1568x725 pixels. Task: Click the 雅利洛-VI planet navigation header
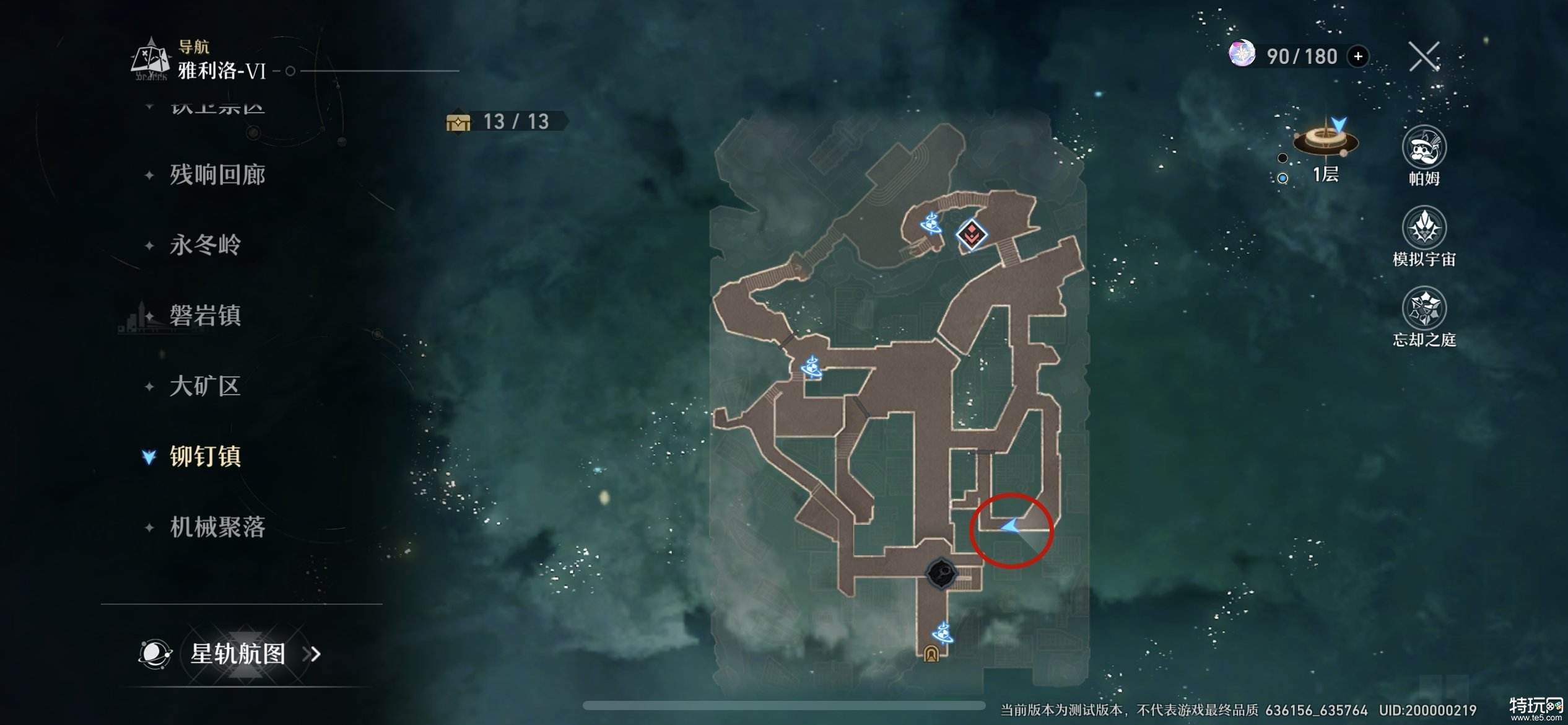pyautogui.click(x=222, y=71)
